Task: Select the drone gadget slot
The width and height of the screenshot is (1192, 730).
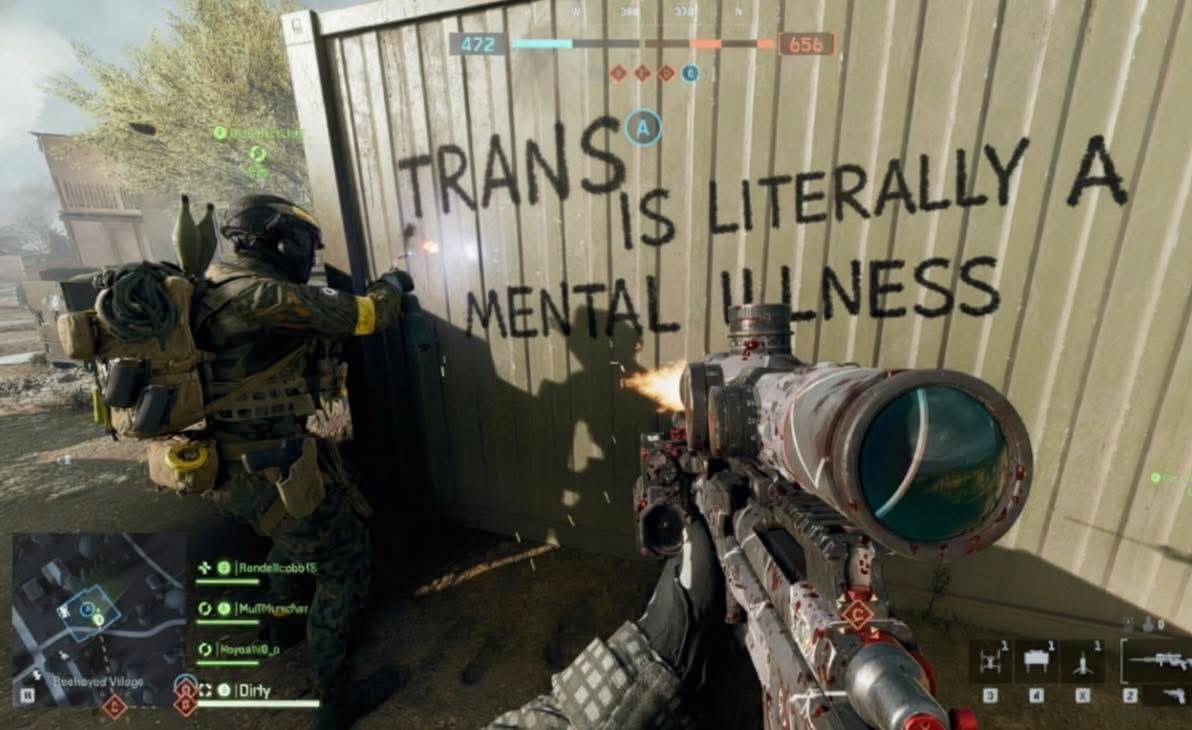Action: click(x=990, y=660)
